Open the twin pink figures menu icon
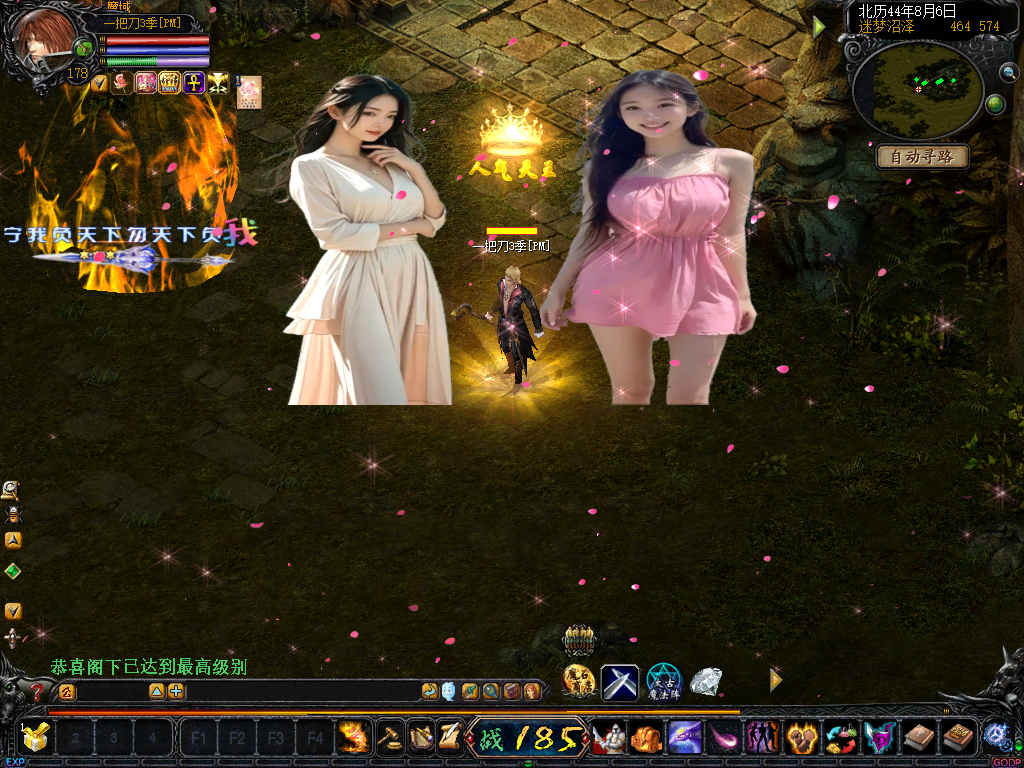This screenshot has height=768, width=1024. (762, 738)
